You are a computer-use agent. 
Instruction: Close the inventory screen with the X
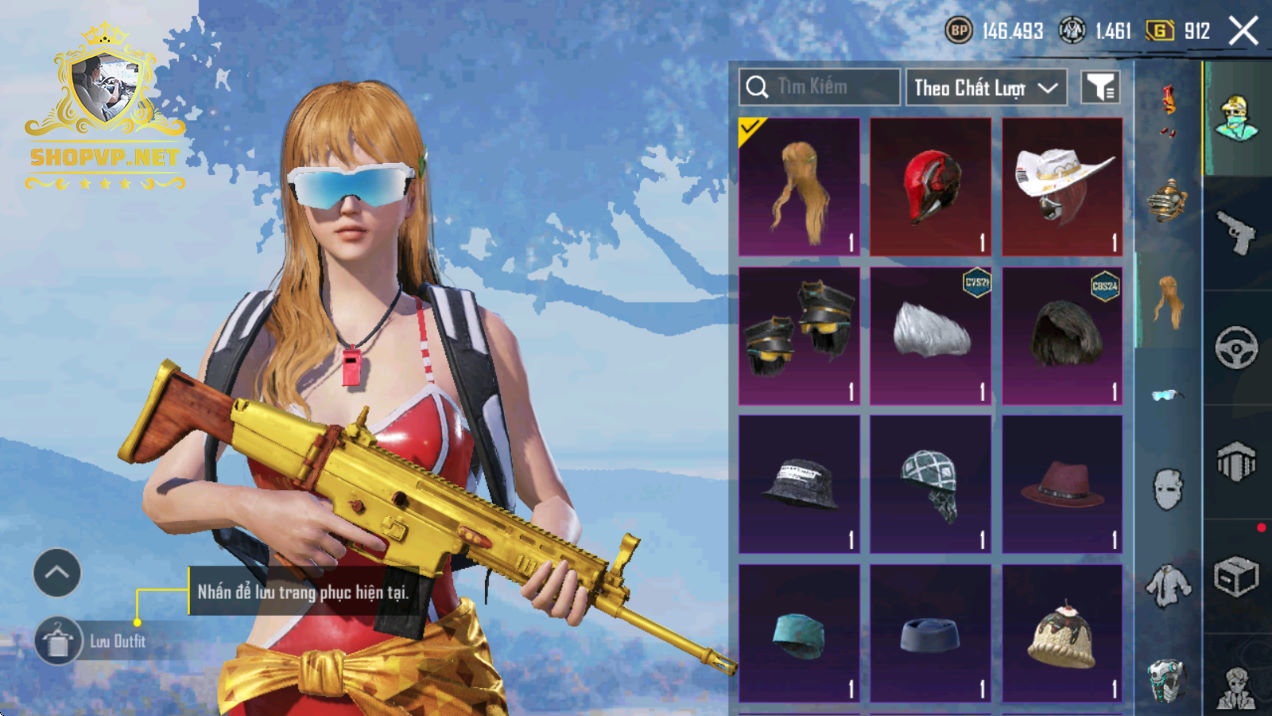tap(1243, 31)
